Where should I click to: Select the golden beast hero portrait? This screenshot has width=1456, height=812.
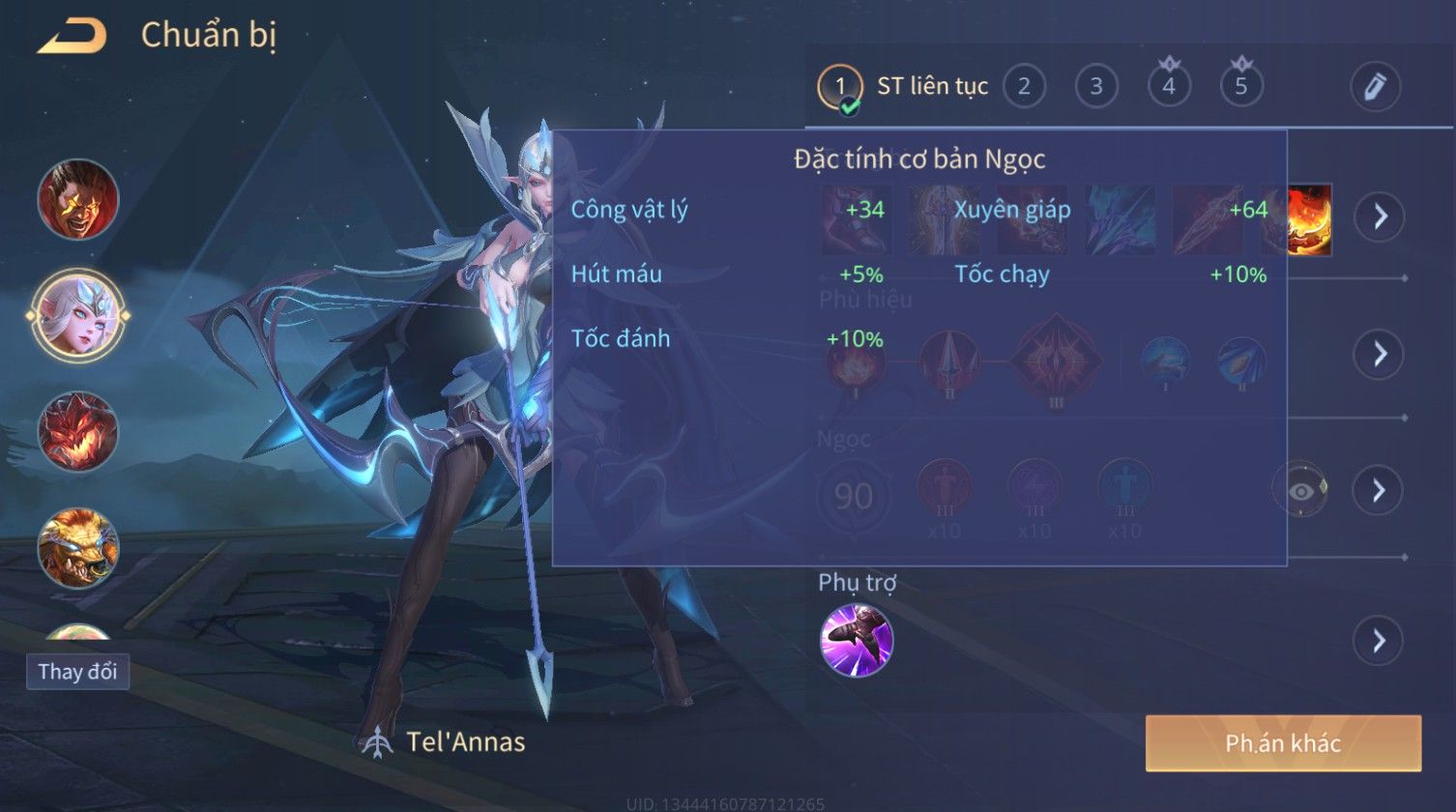point(78,548)
